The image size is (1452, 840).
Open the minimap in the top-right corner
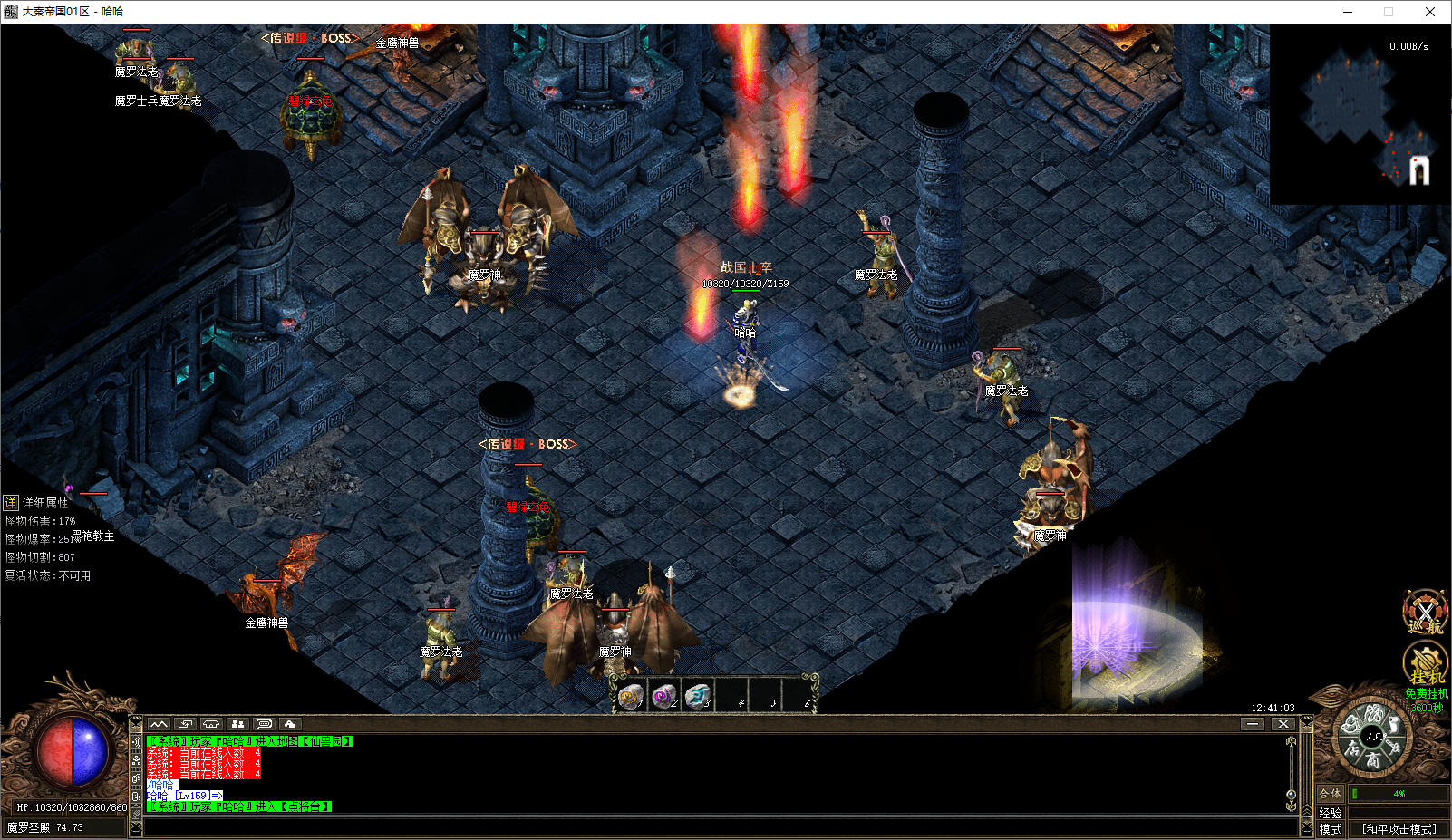click(1360, 113)
